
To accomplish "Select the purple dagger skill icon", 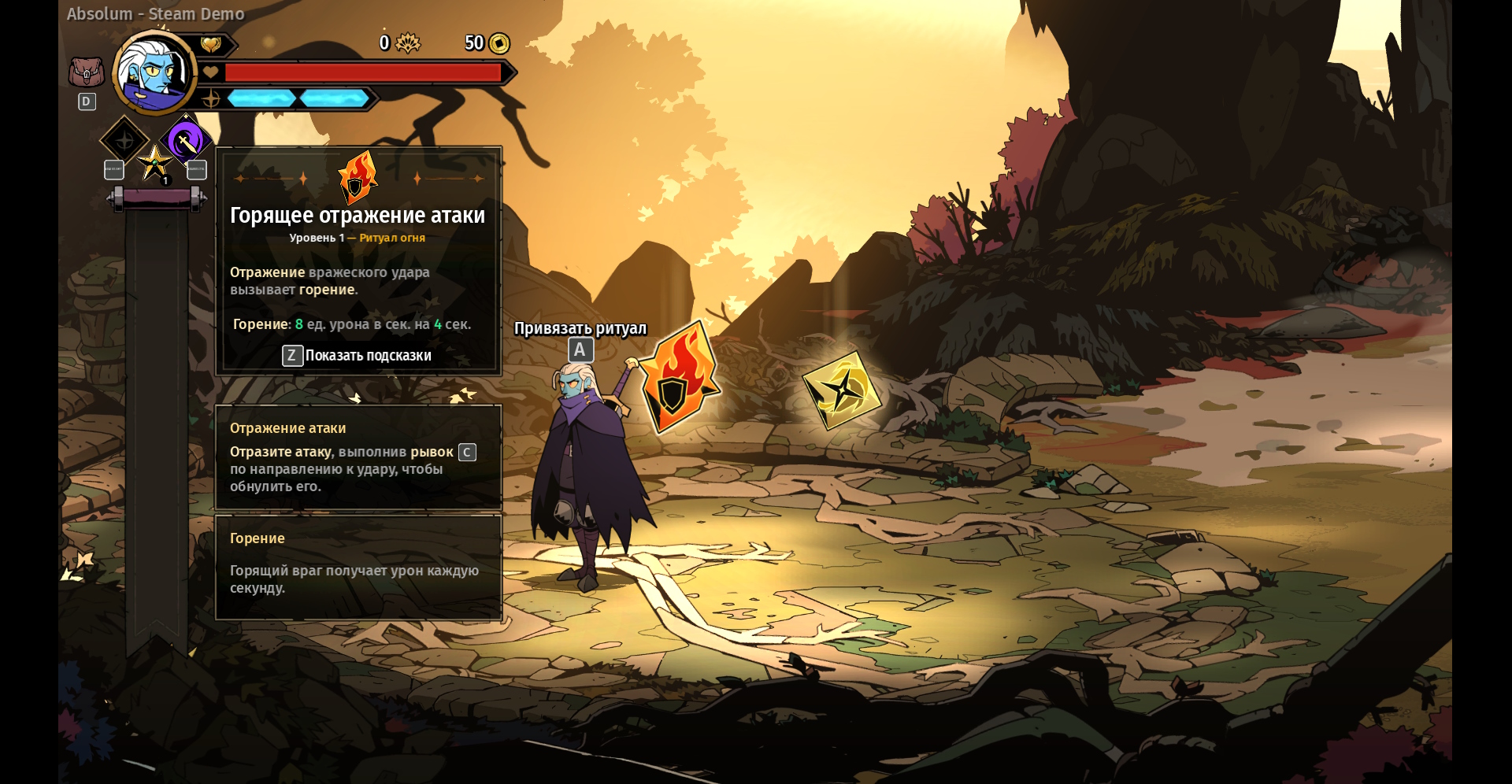I will coord(186,142).
